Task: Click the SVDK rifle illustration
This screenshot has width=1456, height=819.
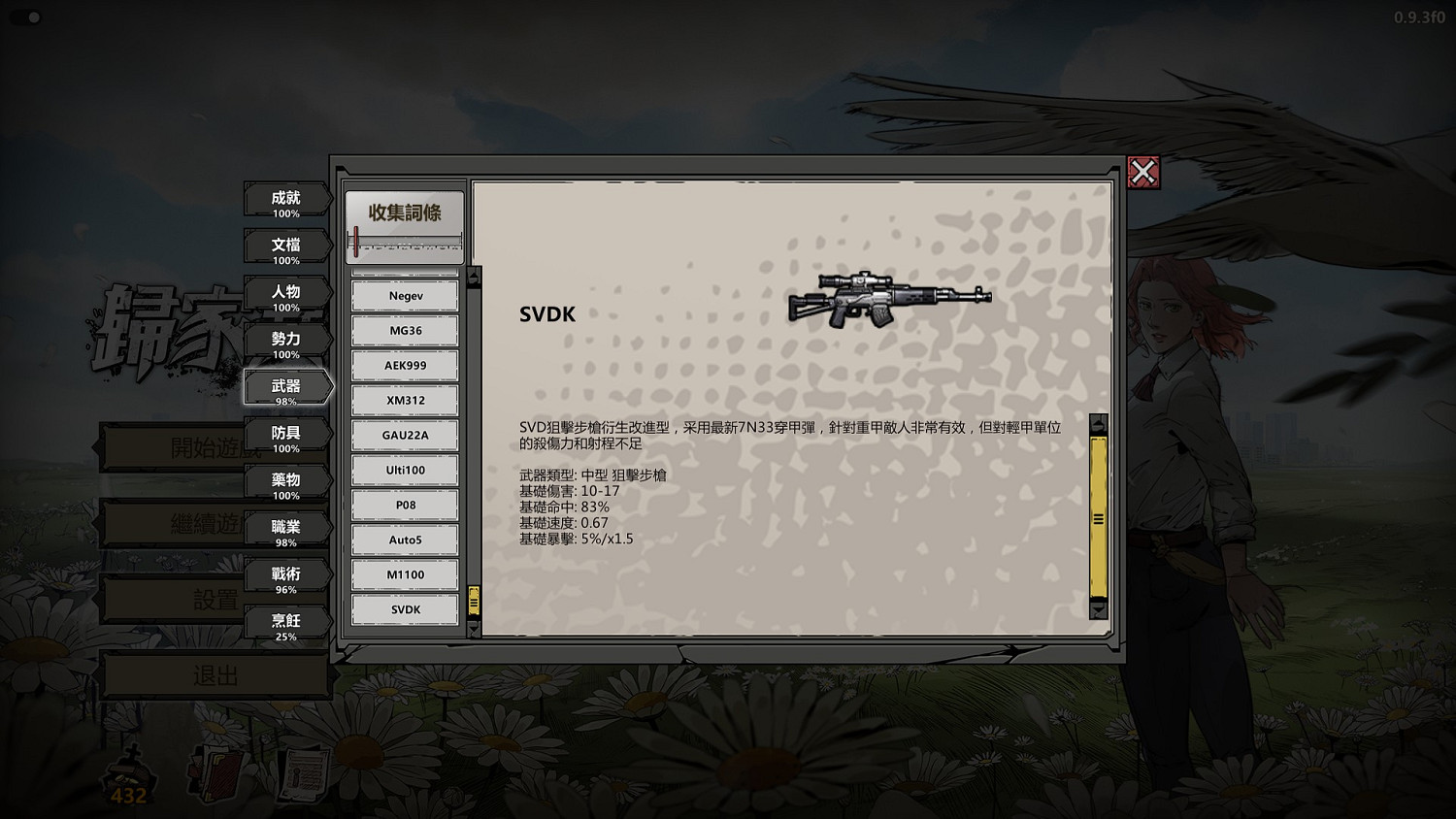Action: click(888, 301)
